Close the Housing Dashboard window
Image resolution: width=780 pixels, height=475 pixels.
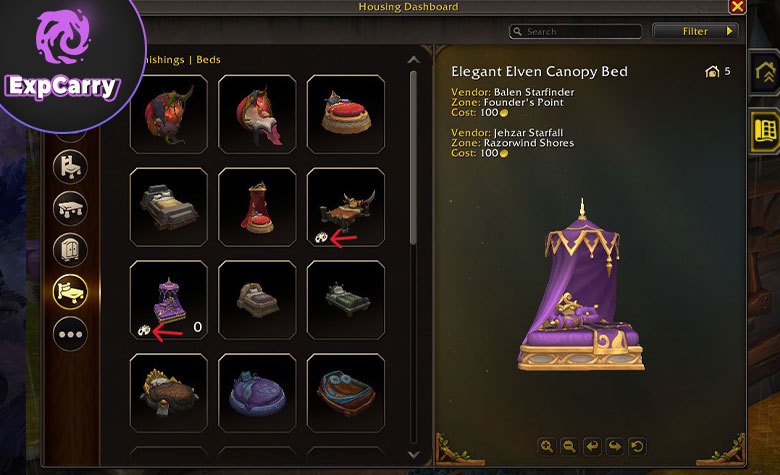737,7
